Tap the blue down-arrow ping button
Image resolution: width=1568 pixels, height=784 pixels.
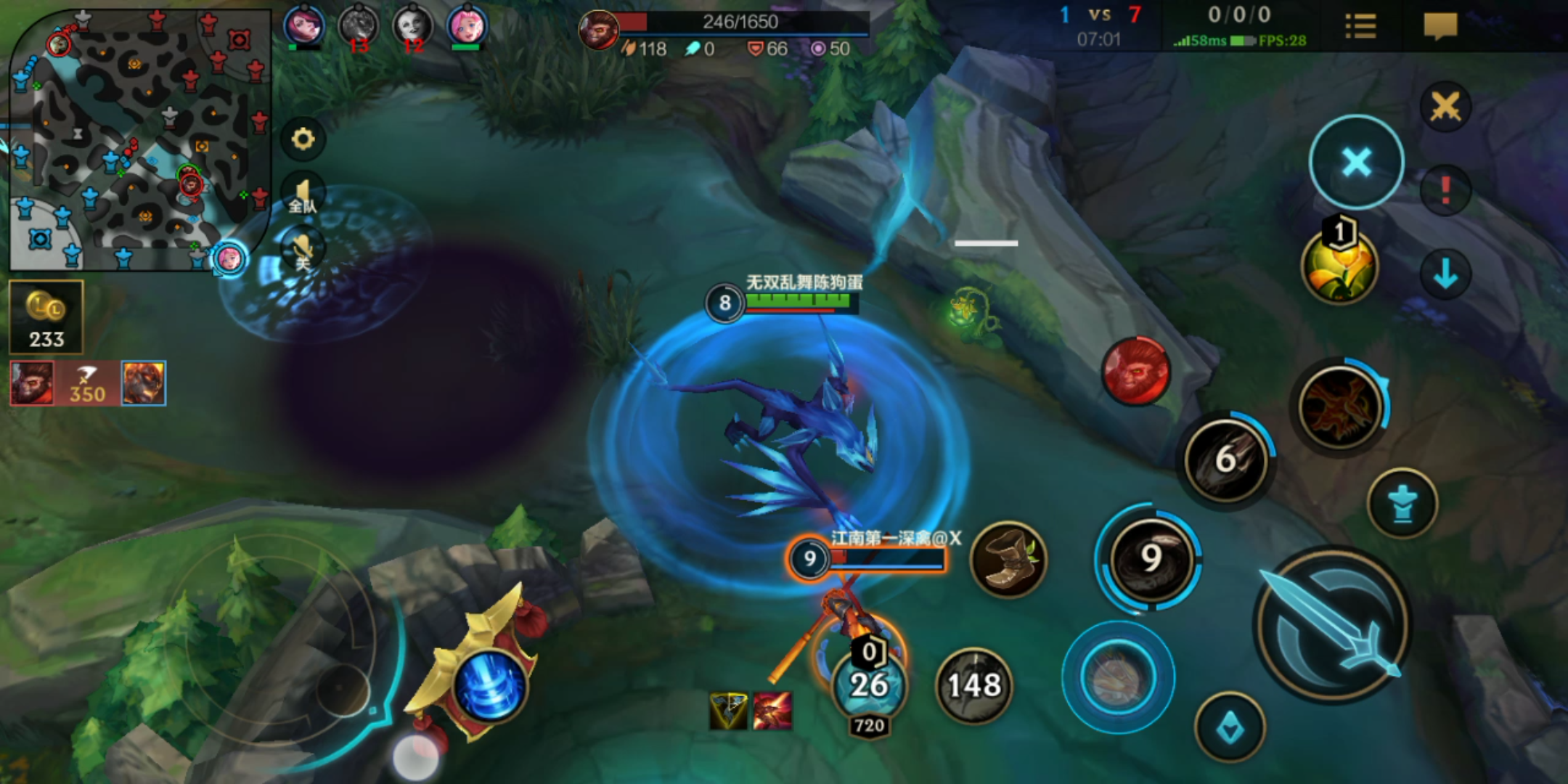tap(1445, 274)
